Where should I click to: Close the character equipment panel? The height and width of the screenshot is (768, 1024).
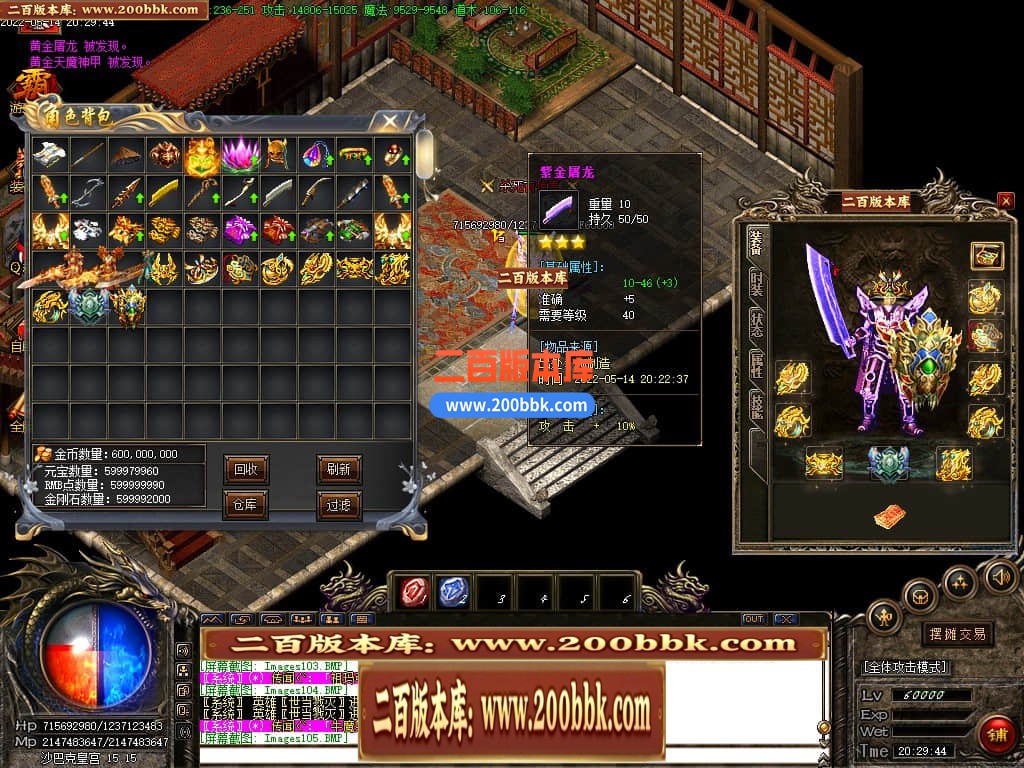coord(1005,201)
